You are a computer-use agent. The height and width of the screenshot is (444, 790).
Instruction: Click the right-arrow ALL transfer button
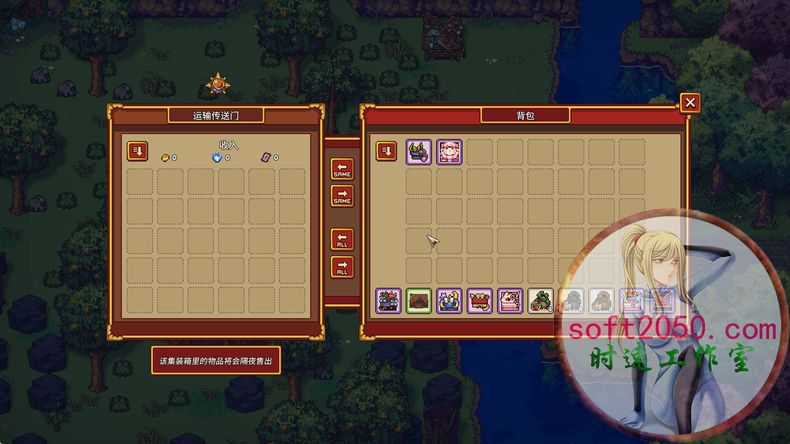pos(342,266)
